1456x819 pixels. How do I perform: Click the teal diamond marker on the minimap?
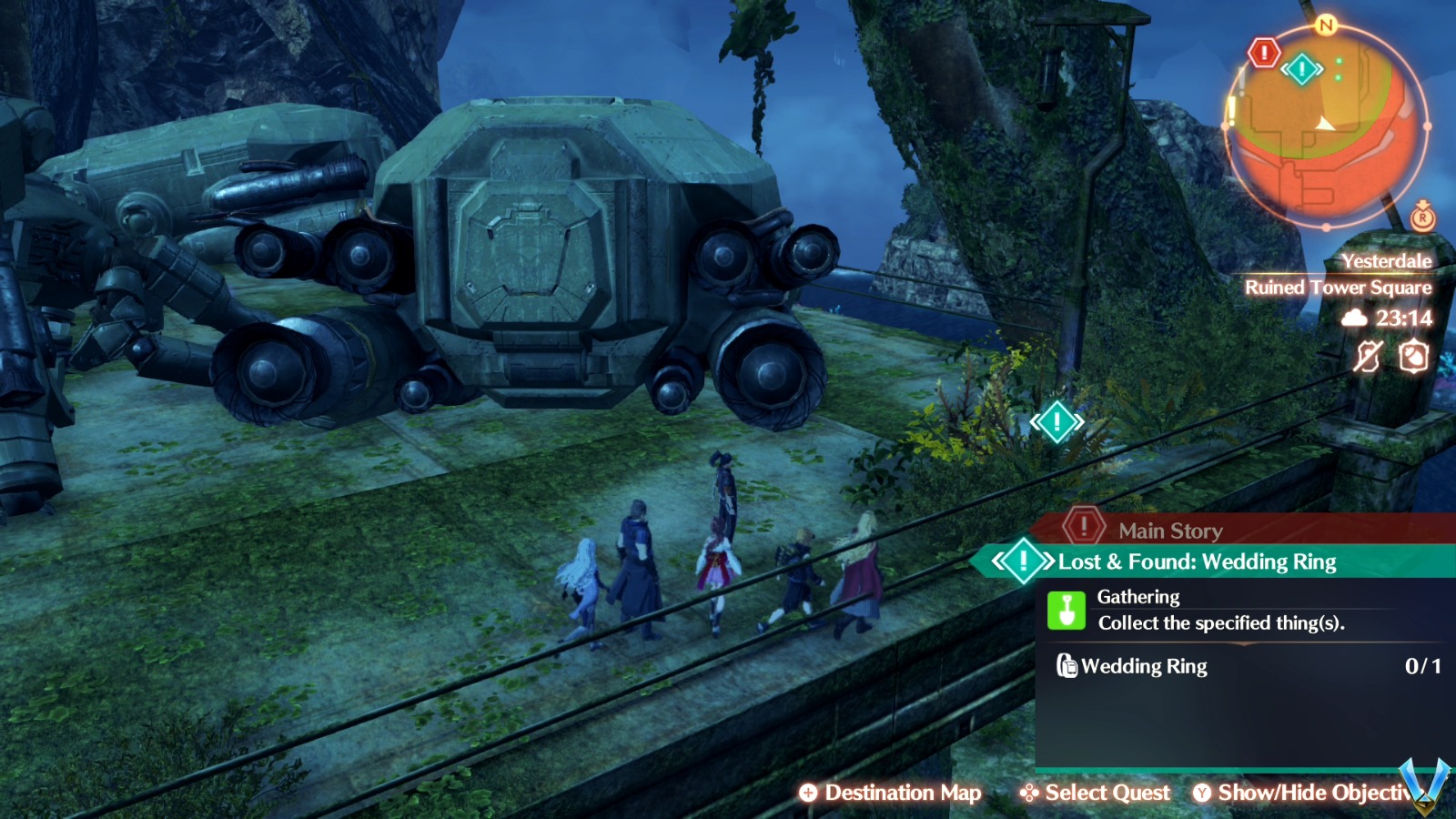(x=1301, y=67)
